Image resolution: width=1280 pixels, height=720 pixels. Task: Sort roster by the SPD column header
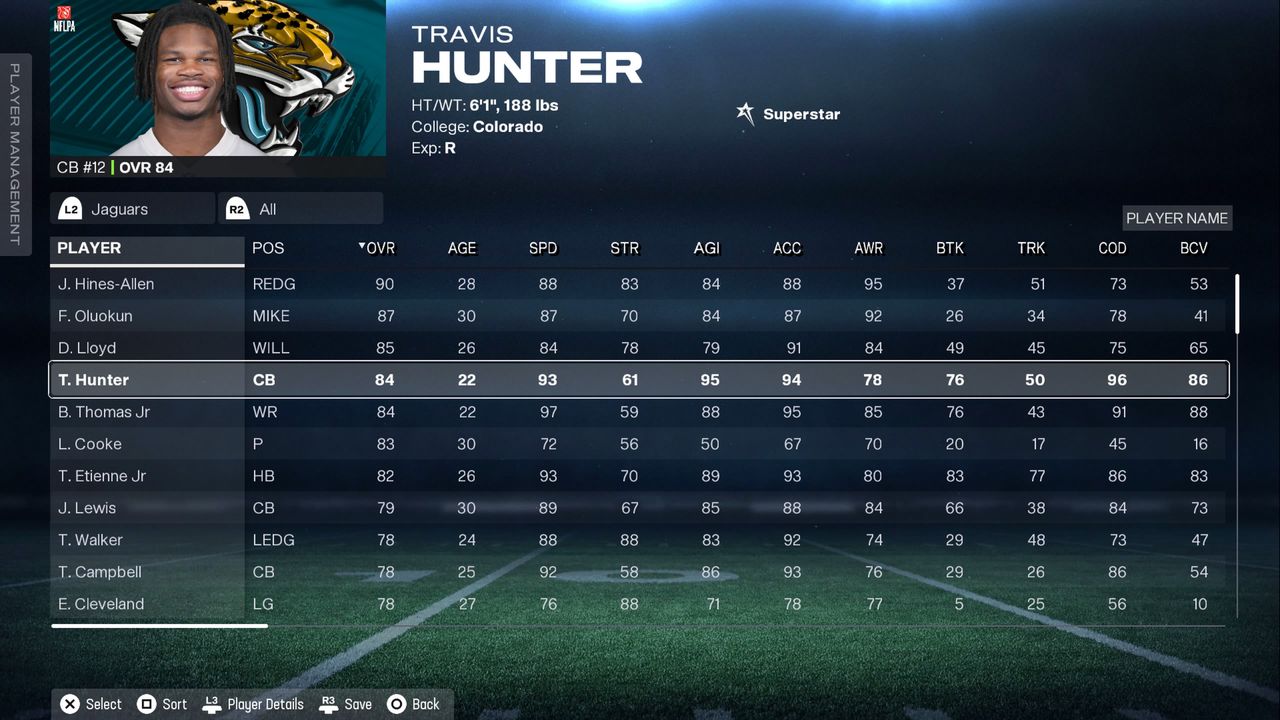[x=542, y=248]
